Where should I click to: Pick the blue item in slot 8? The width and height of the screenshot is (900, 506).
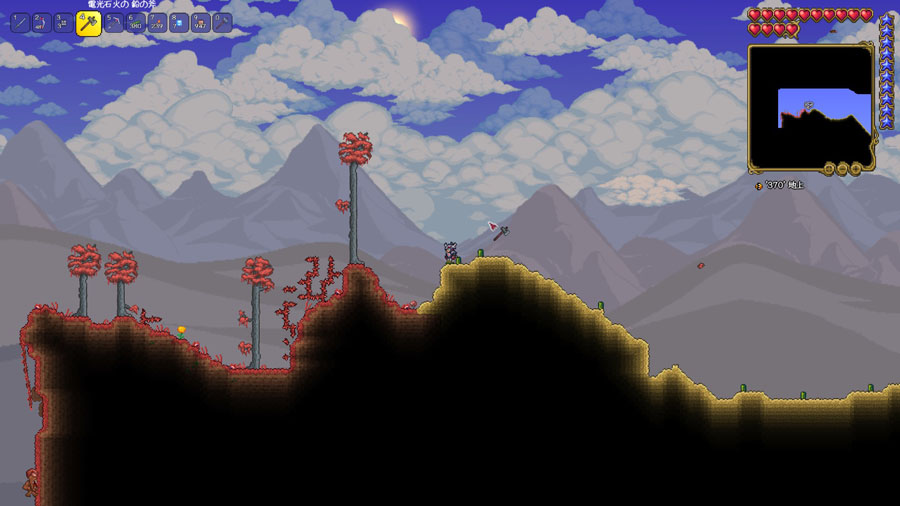179,22
